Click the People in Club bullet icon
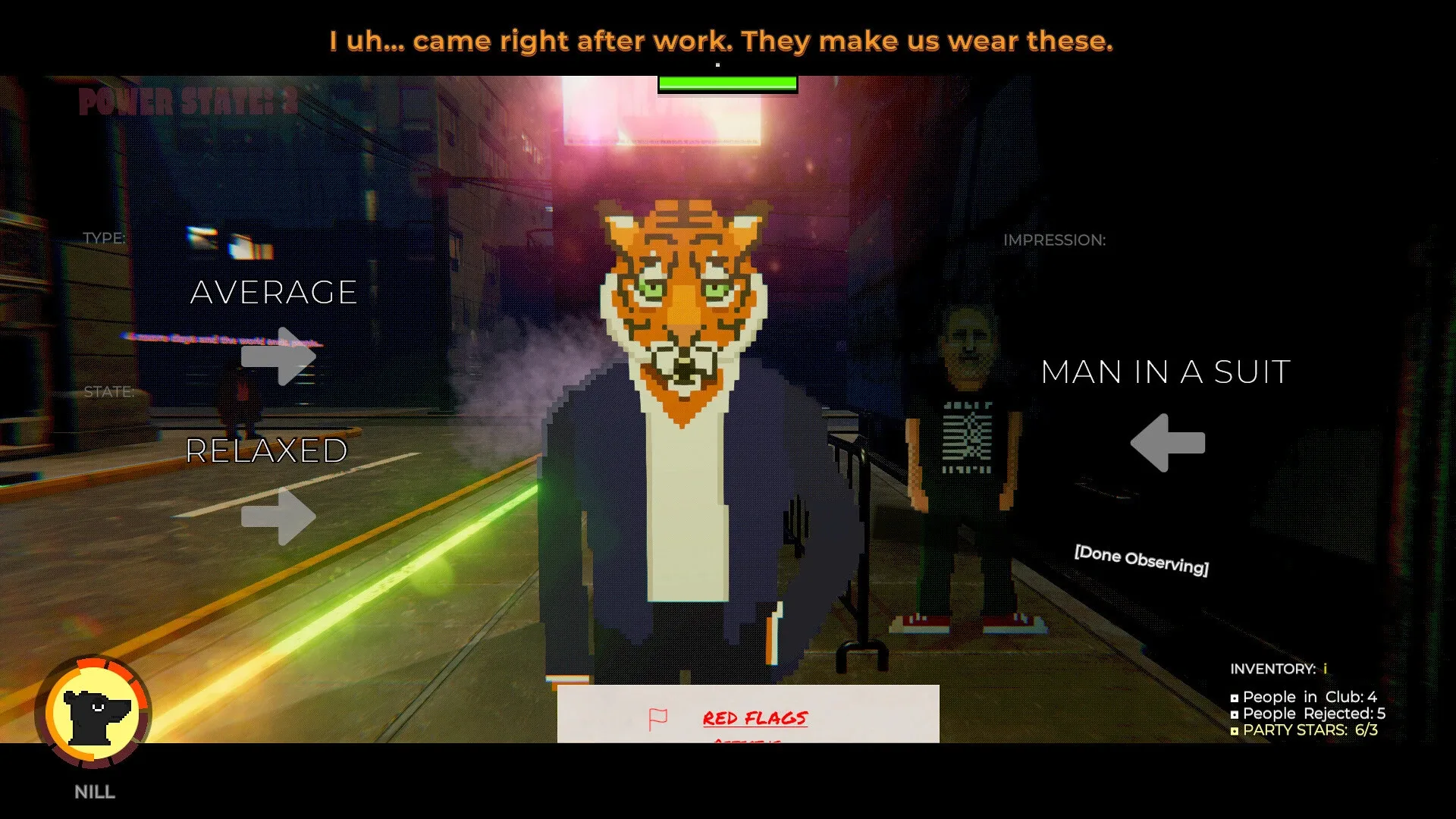The height and width of the screenshot is (819, 1456). tap(1234, 697)
